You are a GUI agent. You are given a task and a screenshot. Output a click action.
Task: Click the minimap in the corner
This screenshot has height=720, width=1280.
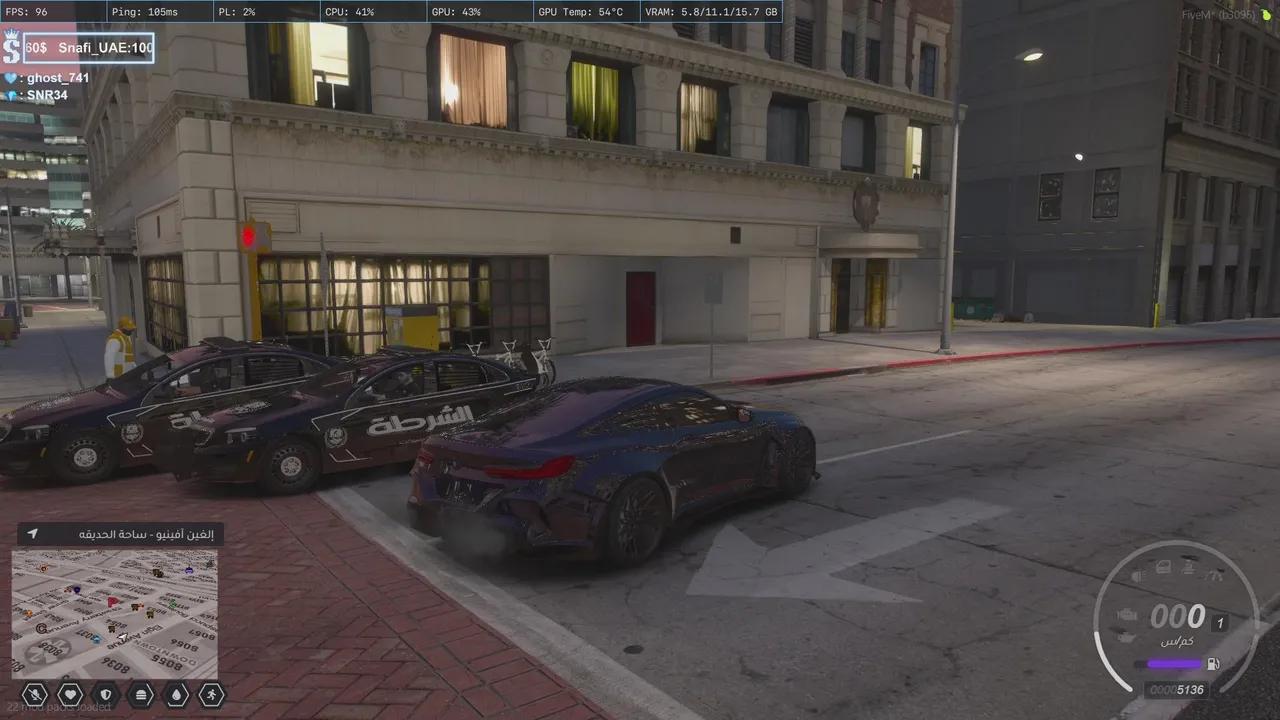click(115, 612)
